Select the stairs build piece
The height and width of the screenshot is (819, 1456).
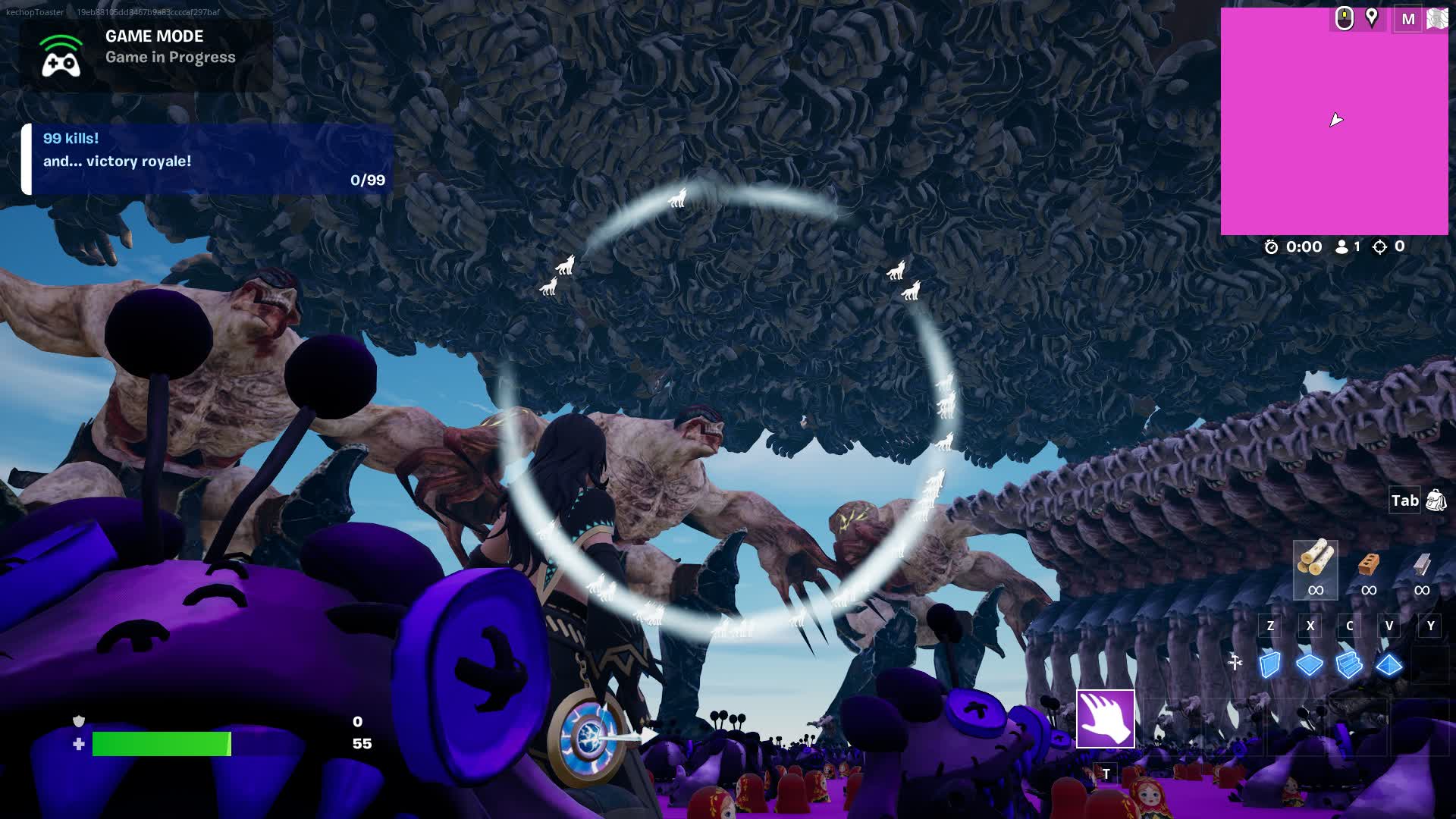[x=1349, y=664]
